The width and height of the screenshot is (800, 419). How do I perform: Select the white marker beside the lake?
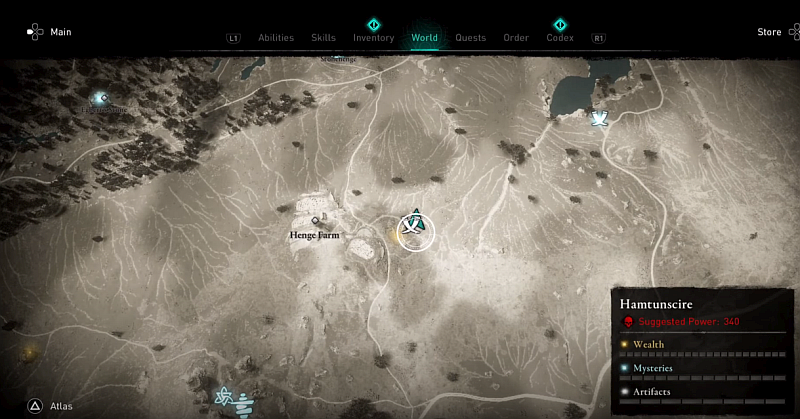599,119
